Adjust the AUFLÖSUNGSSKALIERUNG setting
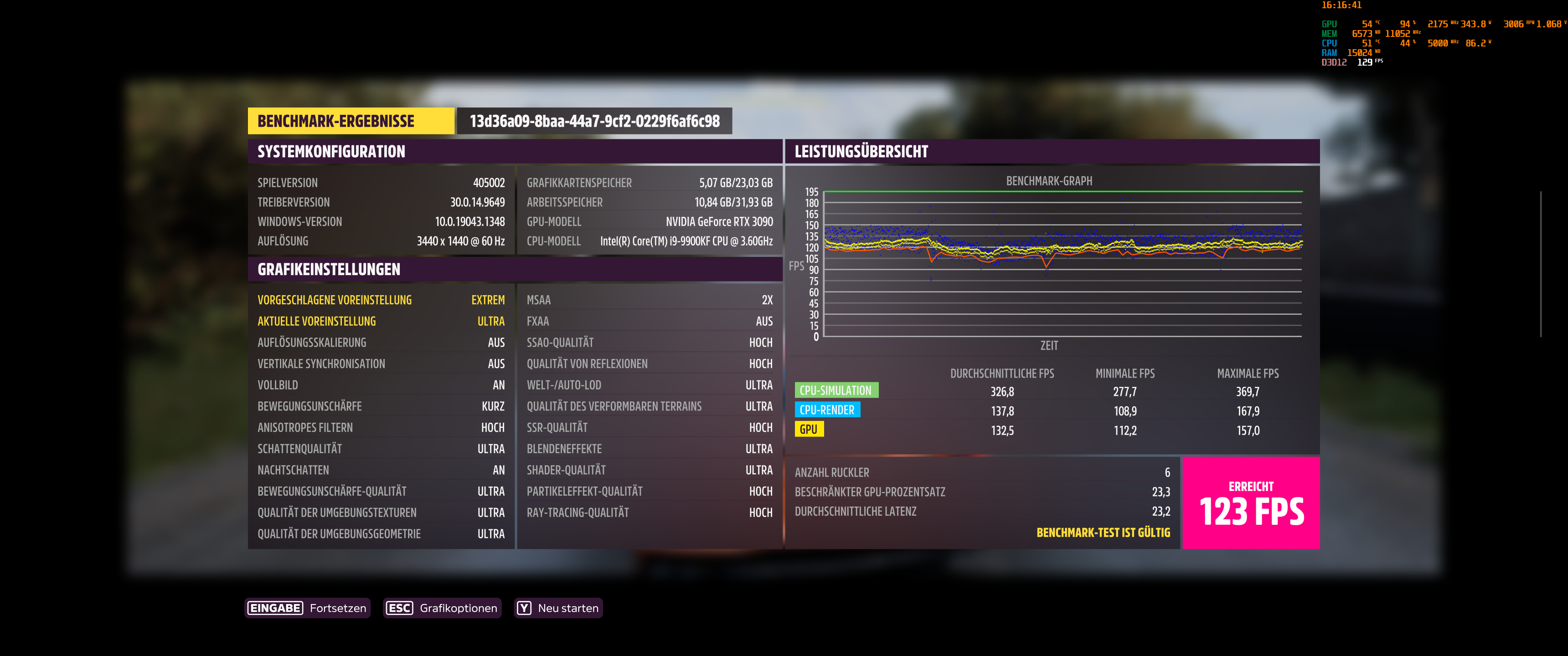This screenshot has width=1568, height=656. pyautogui.click(x=381, y=342)
